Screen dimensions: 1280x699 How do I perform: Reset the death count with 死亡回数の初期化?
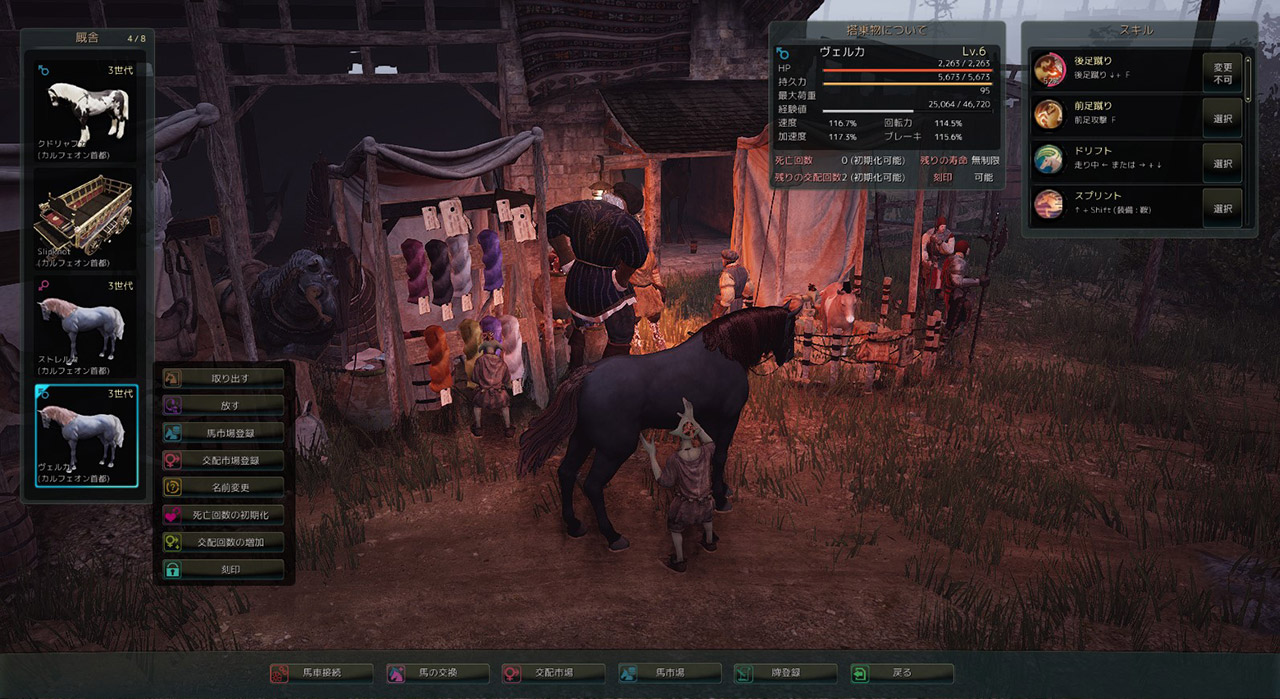point(223,515)
